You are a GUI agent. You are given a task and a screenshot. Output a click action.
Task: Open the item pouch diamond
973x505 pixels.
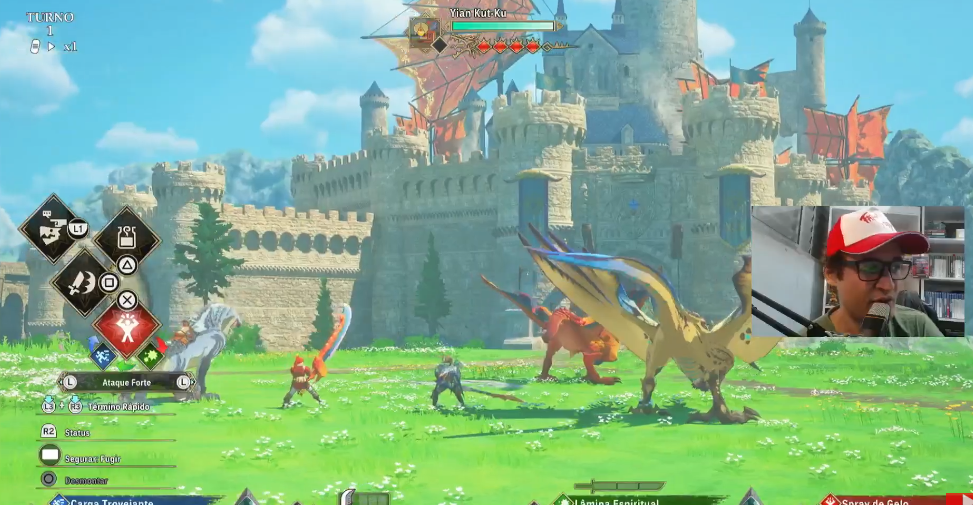[127, 238]
